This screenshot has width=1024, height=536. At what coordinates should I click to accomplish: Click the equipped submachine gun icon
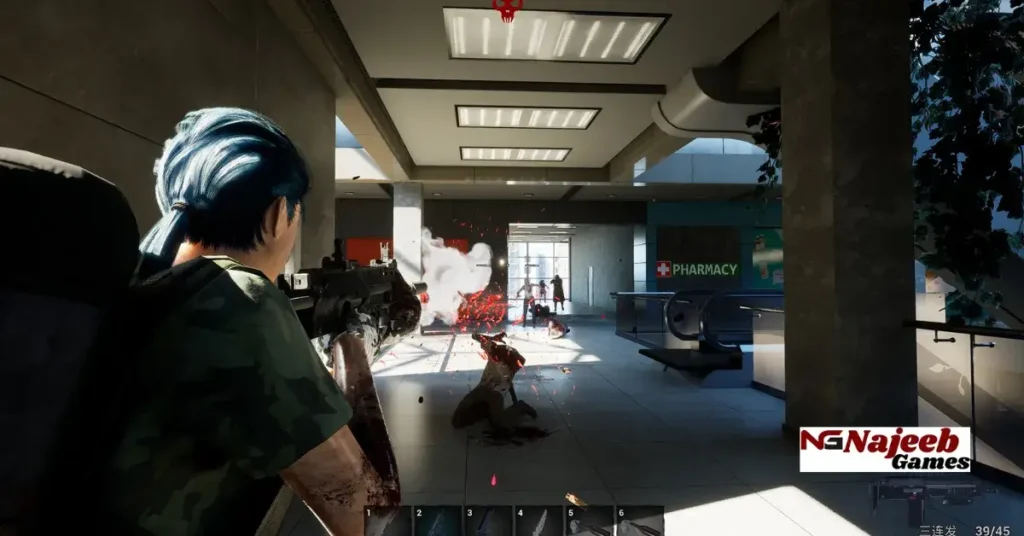point(918,494)
